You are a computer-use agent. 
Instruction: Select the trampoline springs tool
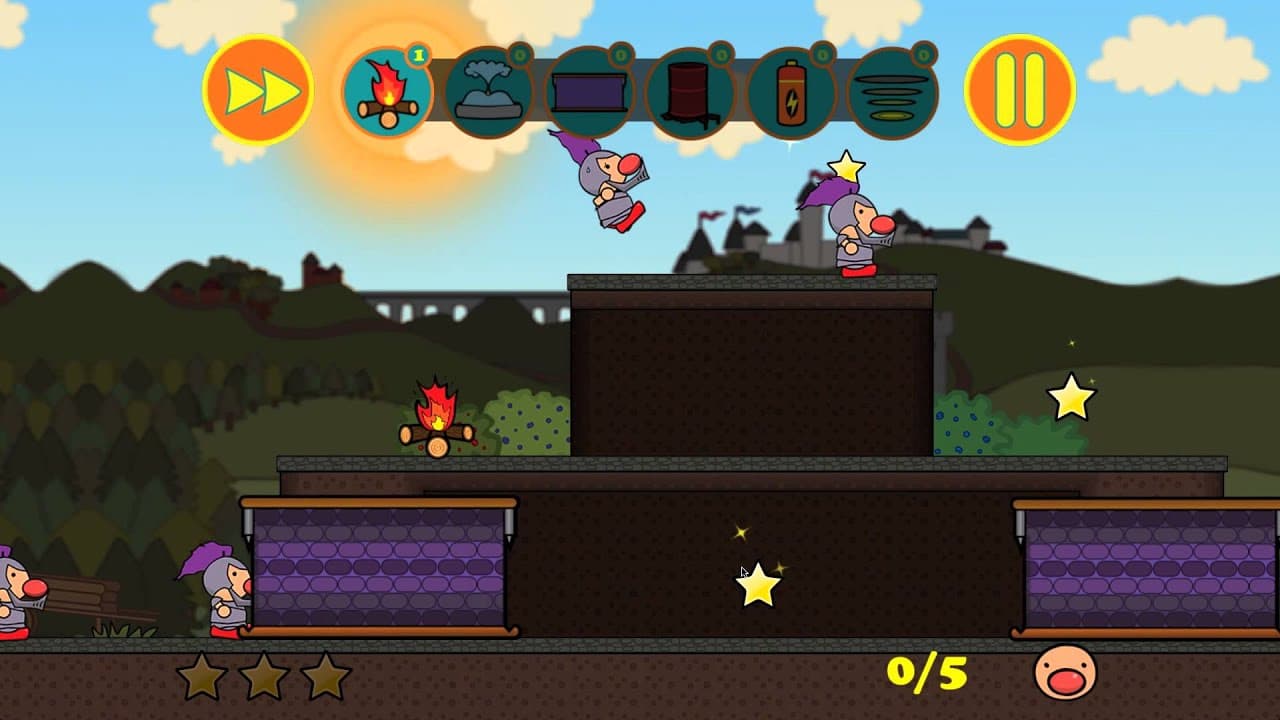(x=893, y=90)
